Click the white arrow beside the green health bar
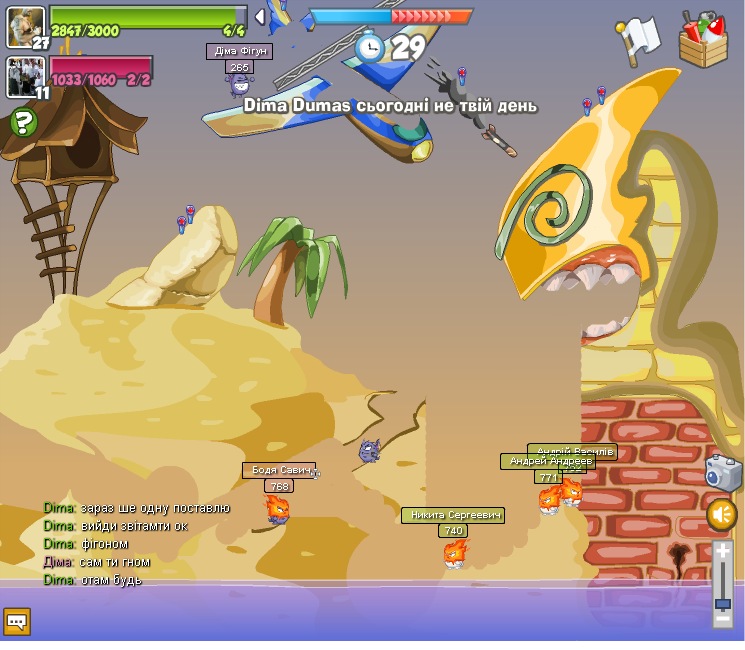 260,16
